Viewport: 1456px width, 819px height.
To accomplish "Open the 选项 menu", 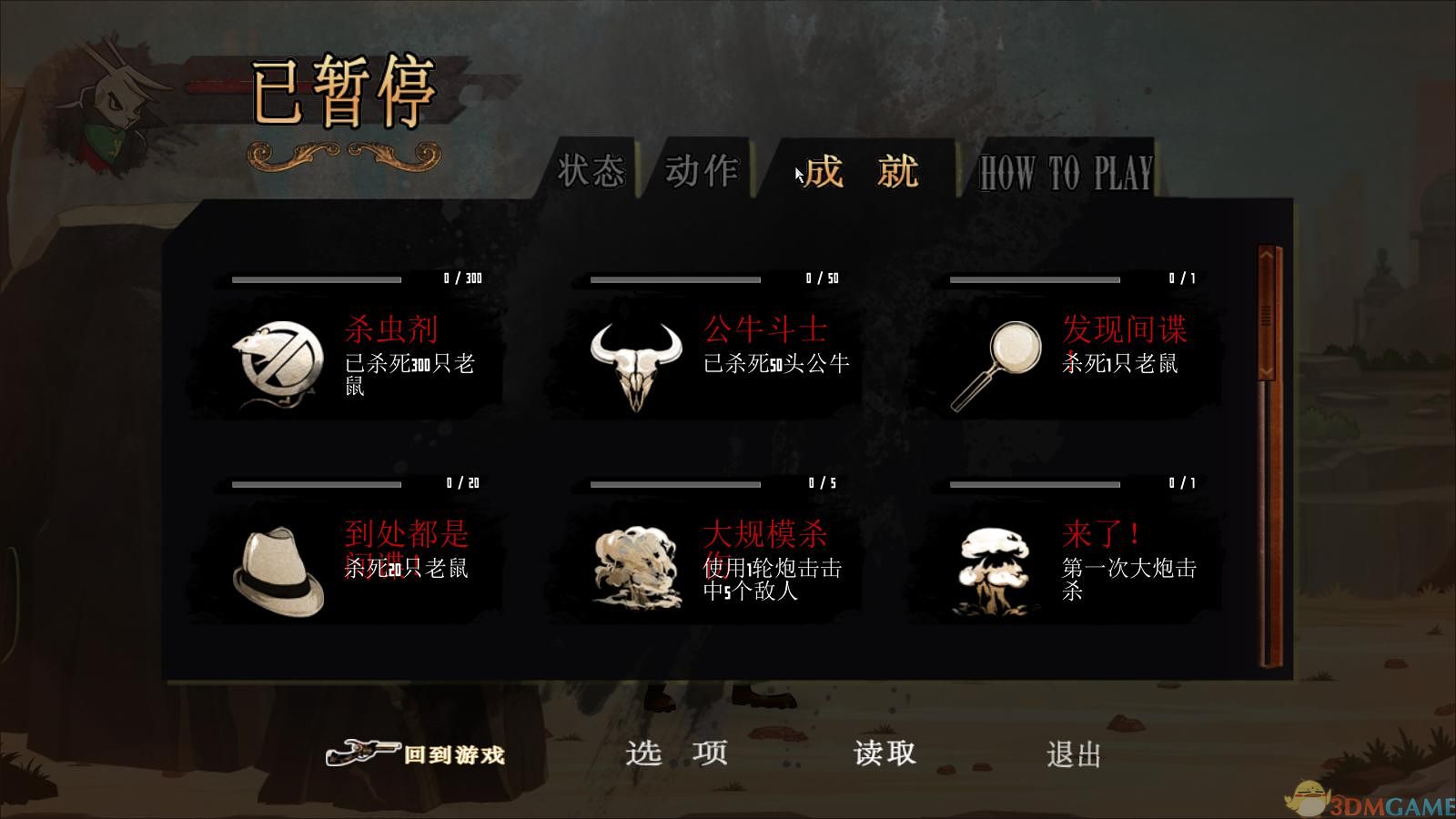I will click(677, 754).
